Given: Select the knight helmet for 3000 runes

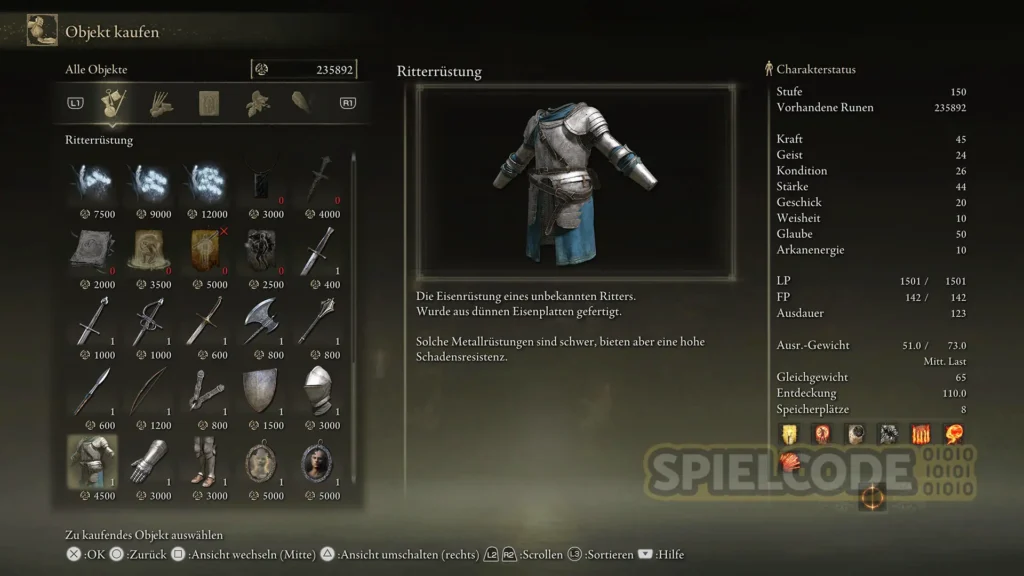Looking at the screenshot, I should click(319, 391).
